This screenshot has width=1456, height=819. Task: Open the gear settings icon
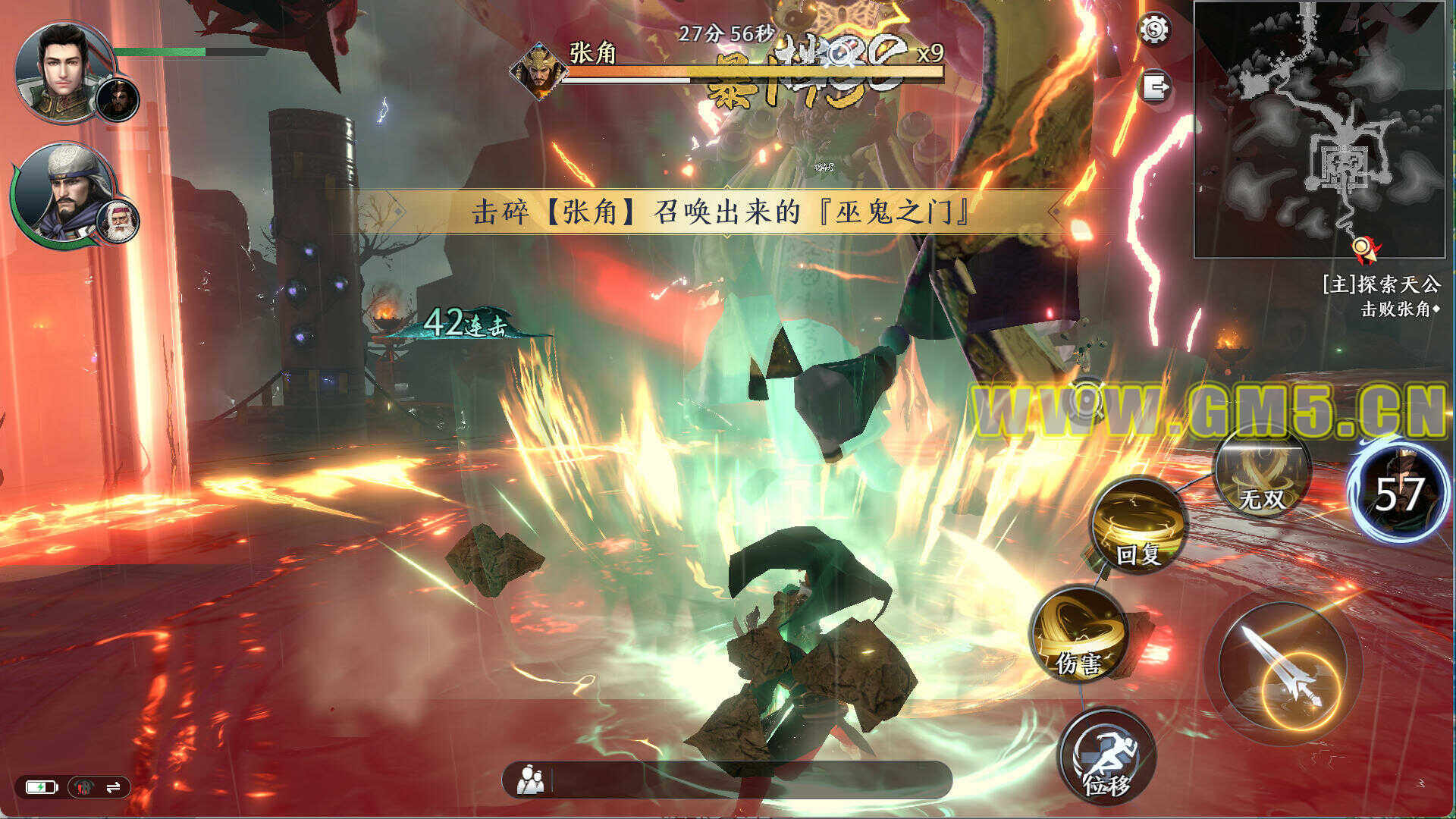click(x=1155, y=30)
